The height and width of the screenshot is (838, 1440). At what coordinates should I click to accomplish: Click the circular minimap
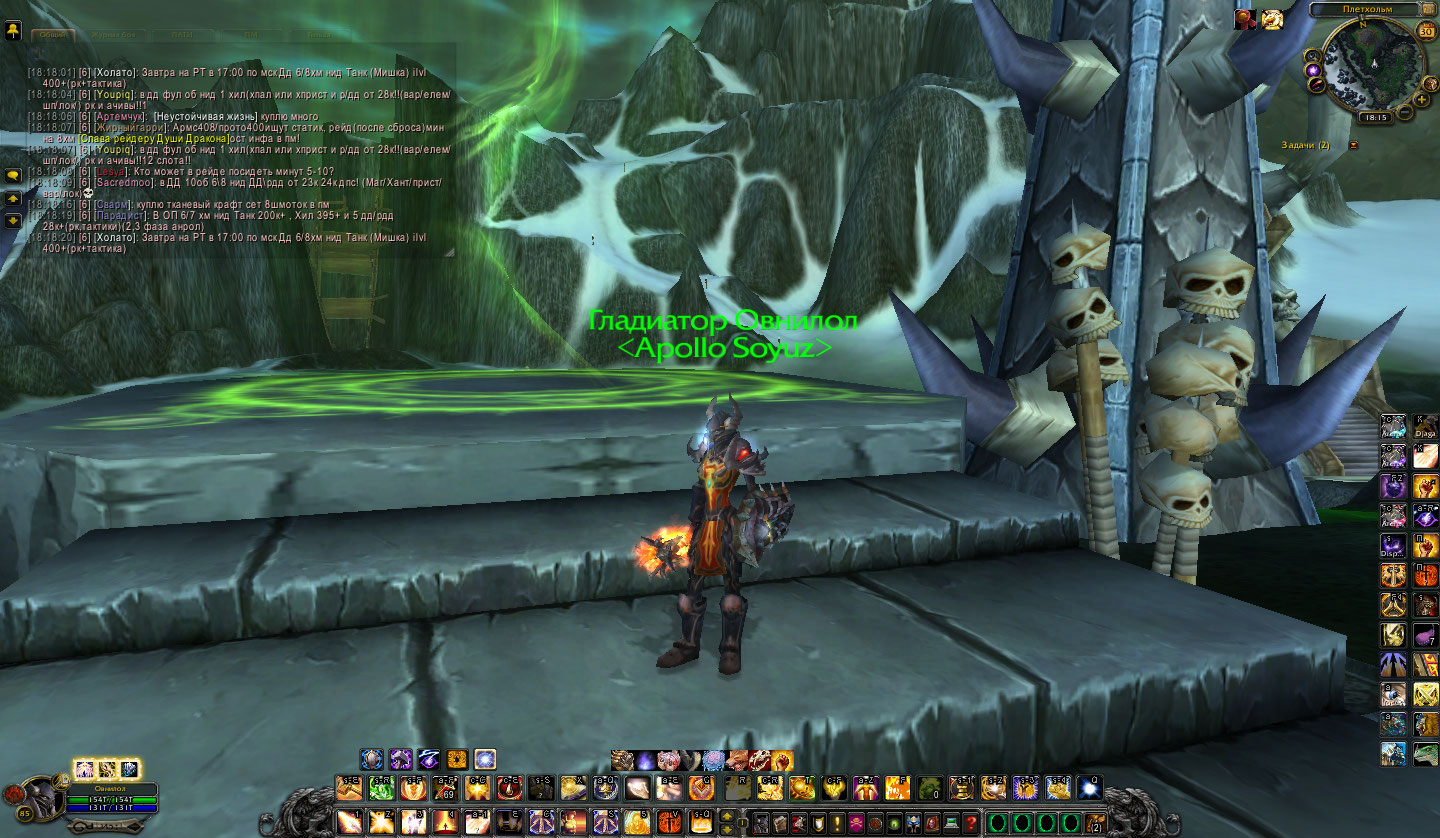click(x=1373, y=64)
